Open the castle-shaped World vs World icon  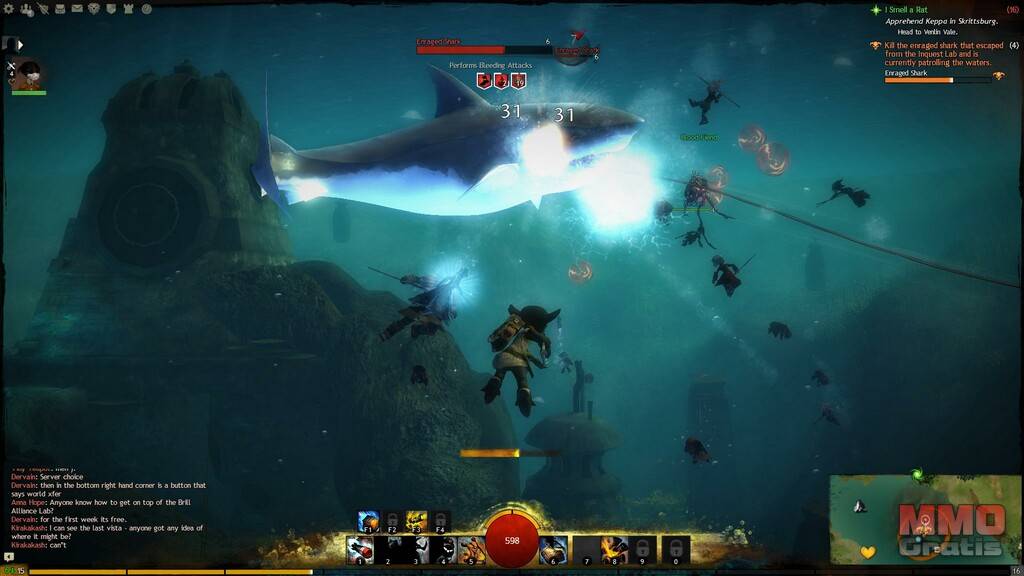(129, 9)
